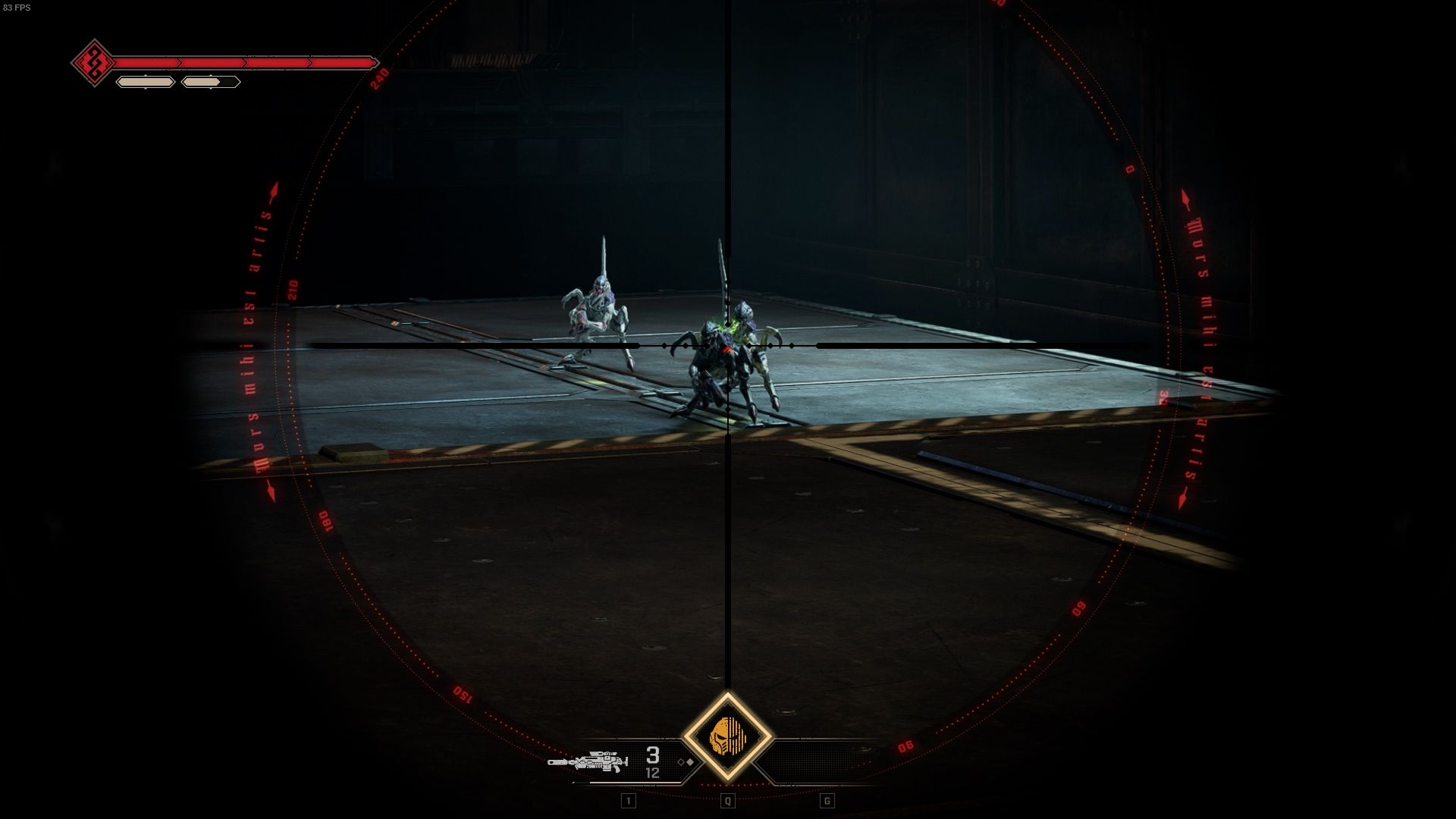
Task: Click the red diamond faction insignia
Action: pyautogui.click(x=94, y=62)
